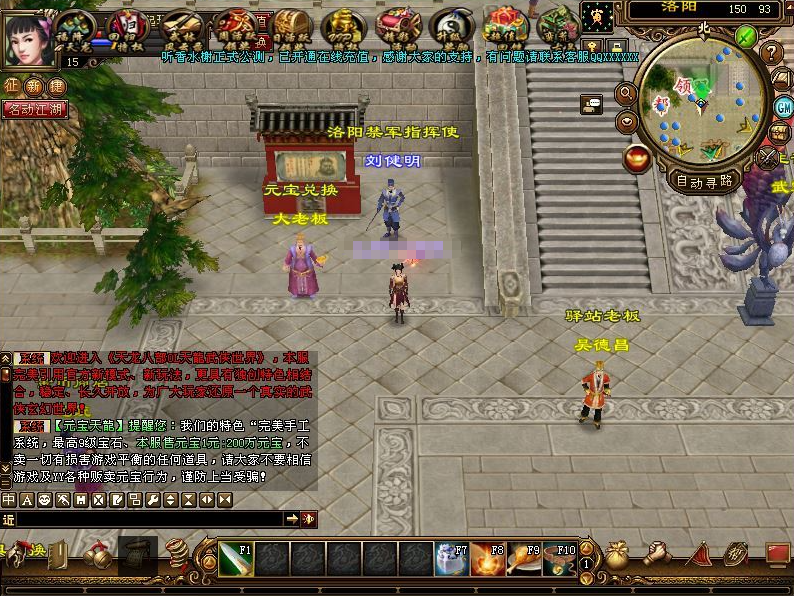The image size is (794, 596).
Task: Activate the F1 green blade skill
Action: [236, 558]
